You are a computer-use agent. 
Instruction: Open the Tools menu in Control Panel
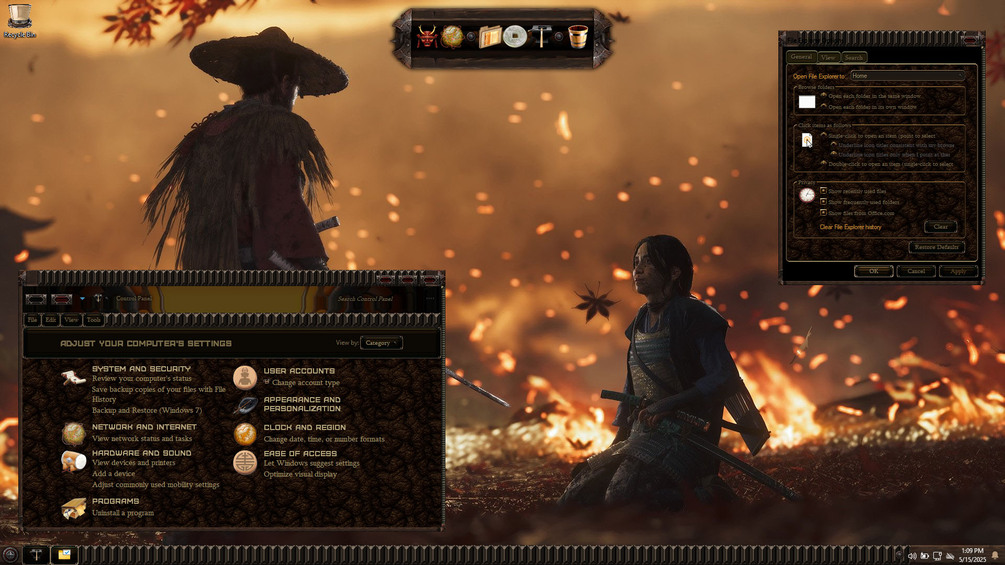(x=93, y=320)
